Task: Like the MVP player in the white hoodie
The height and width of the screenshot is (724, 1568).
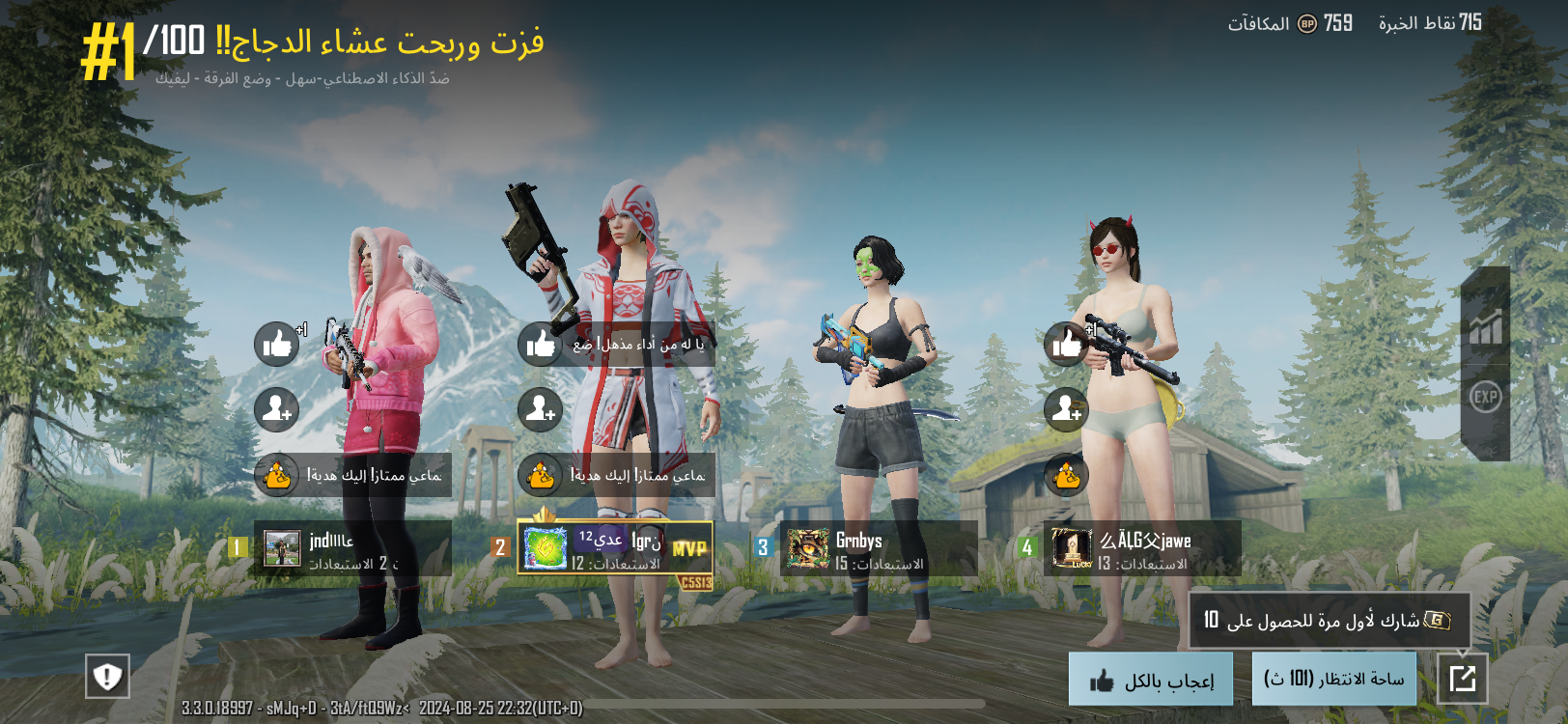Action: coord(541,344)
